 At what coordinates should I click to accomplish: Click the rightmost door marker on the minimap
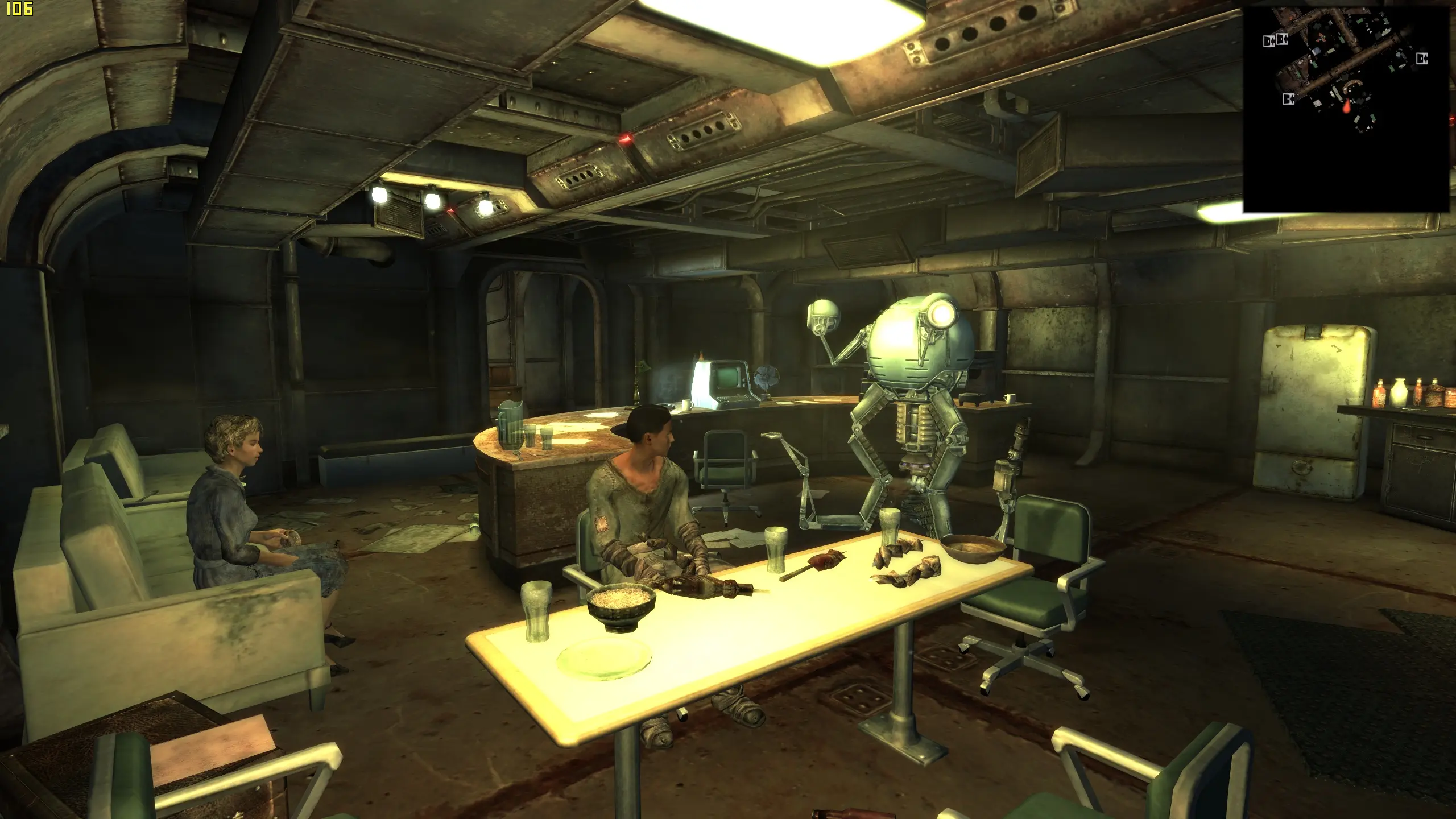pos(1421,59)
